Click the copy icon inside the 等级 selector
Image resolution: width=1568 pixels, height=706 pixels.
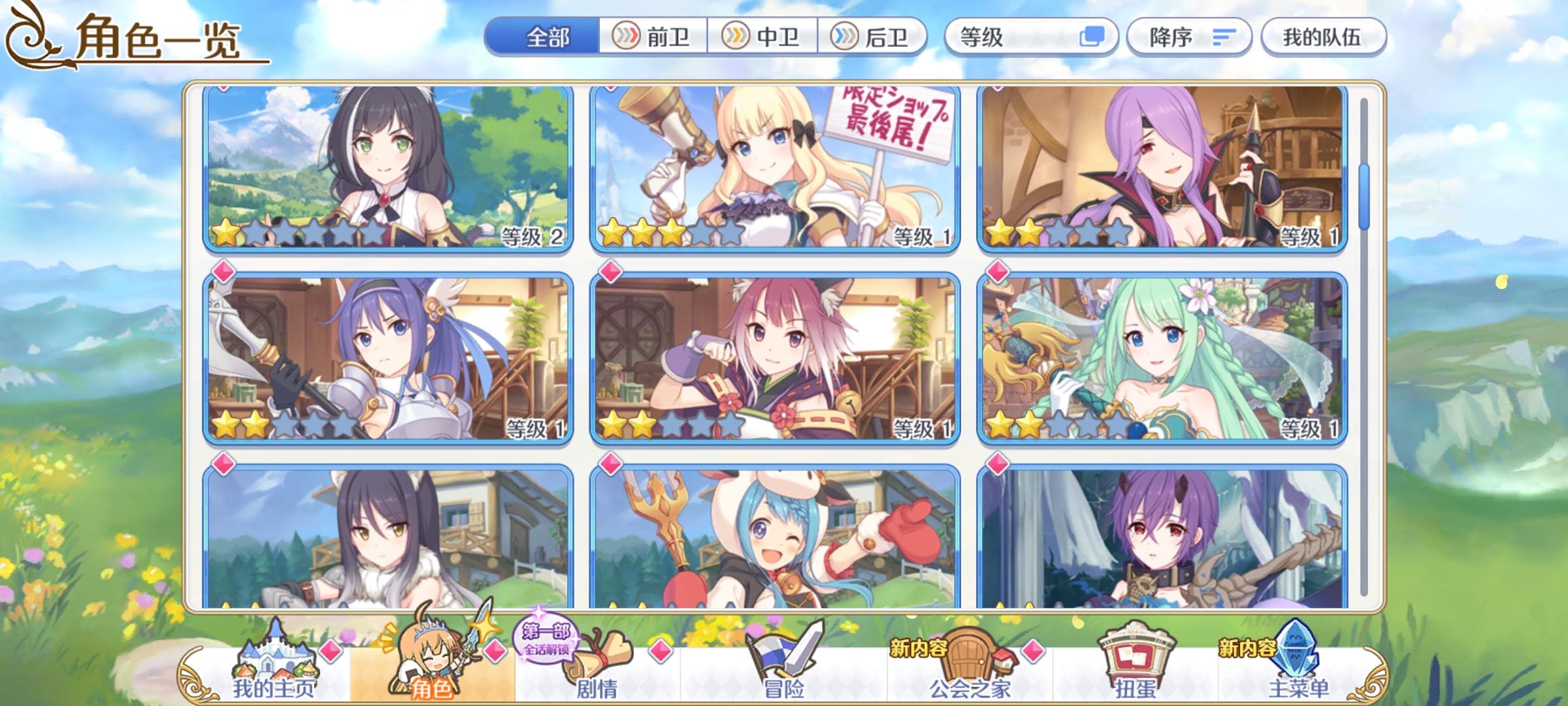point(1095,38)
